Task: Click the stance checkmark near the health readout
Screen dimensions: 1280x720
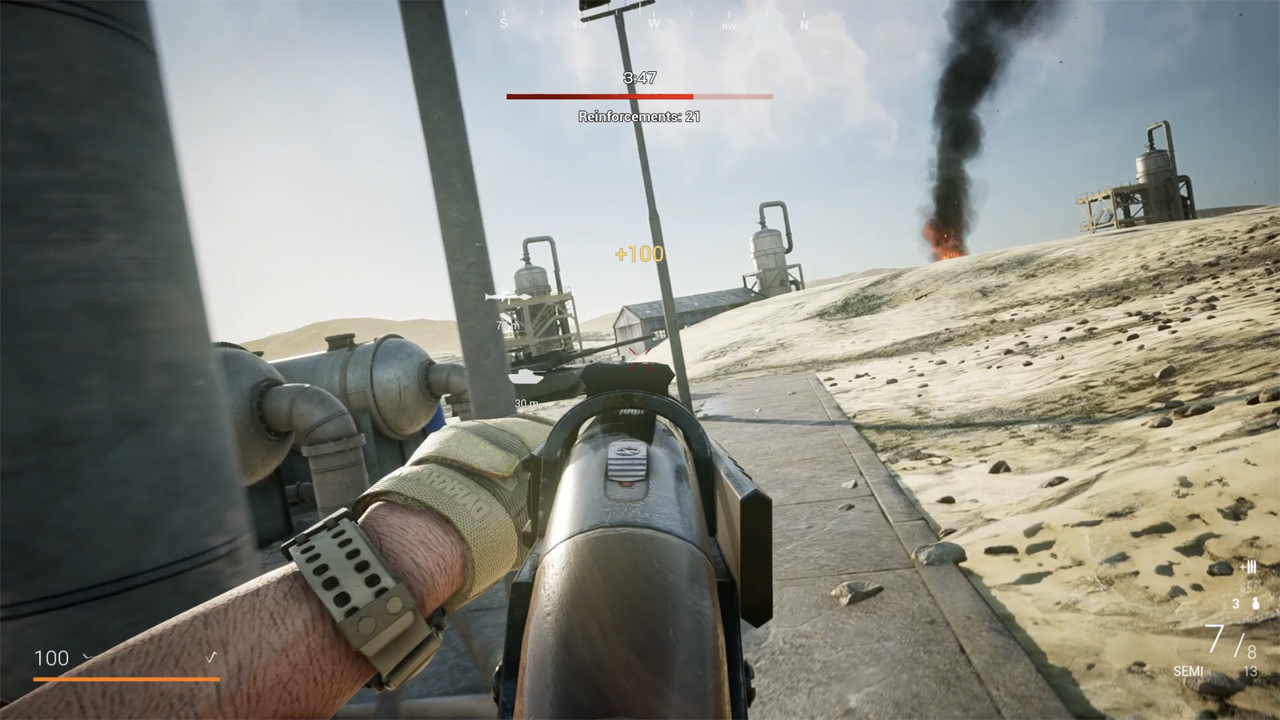Action: 210,657
